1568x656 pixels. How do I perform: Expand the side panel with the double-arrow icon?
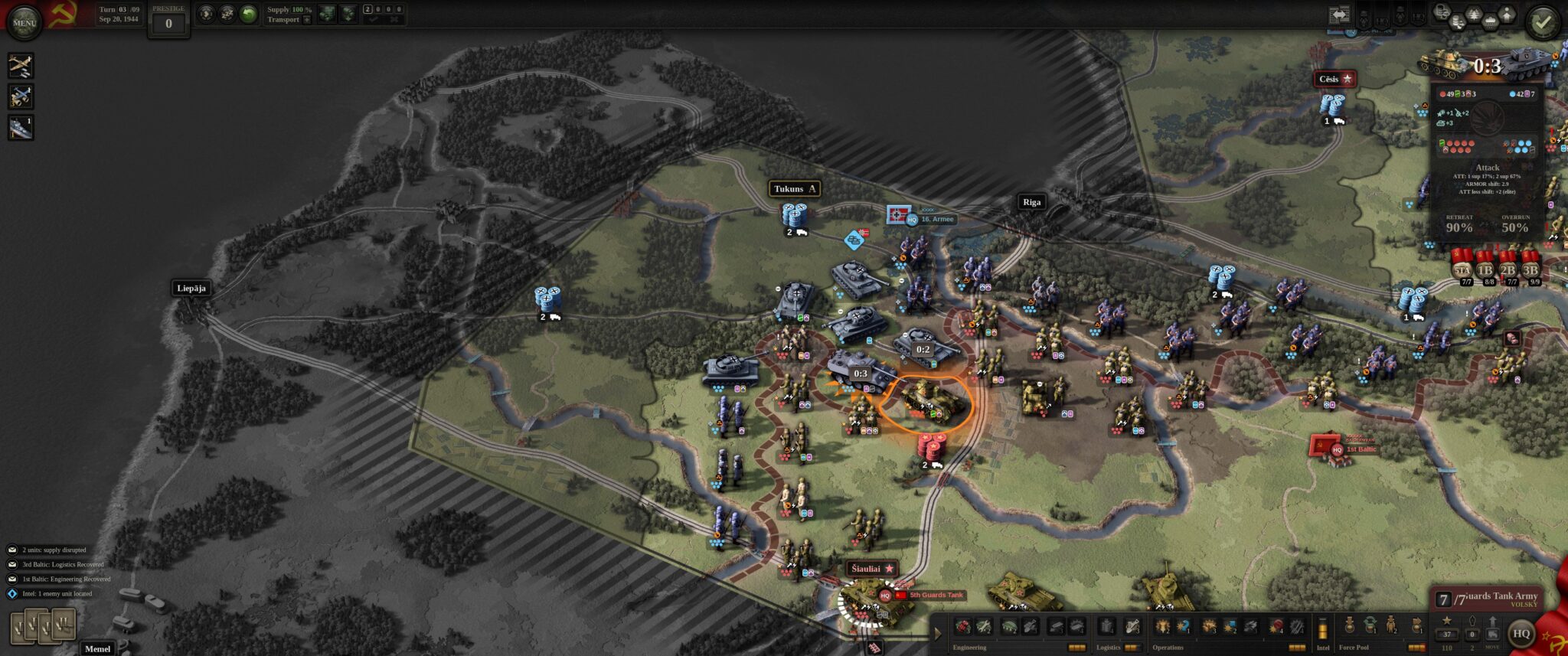click(1339, 14)
